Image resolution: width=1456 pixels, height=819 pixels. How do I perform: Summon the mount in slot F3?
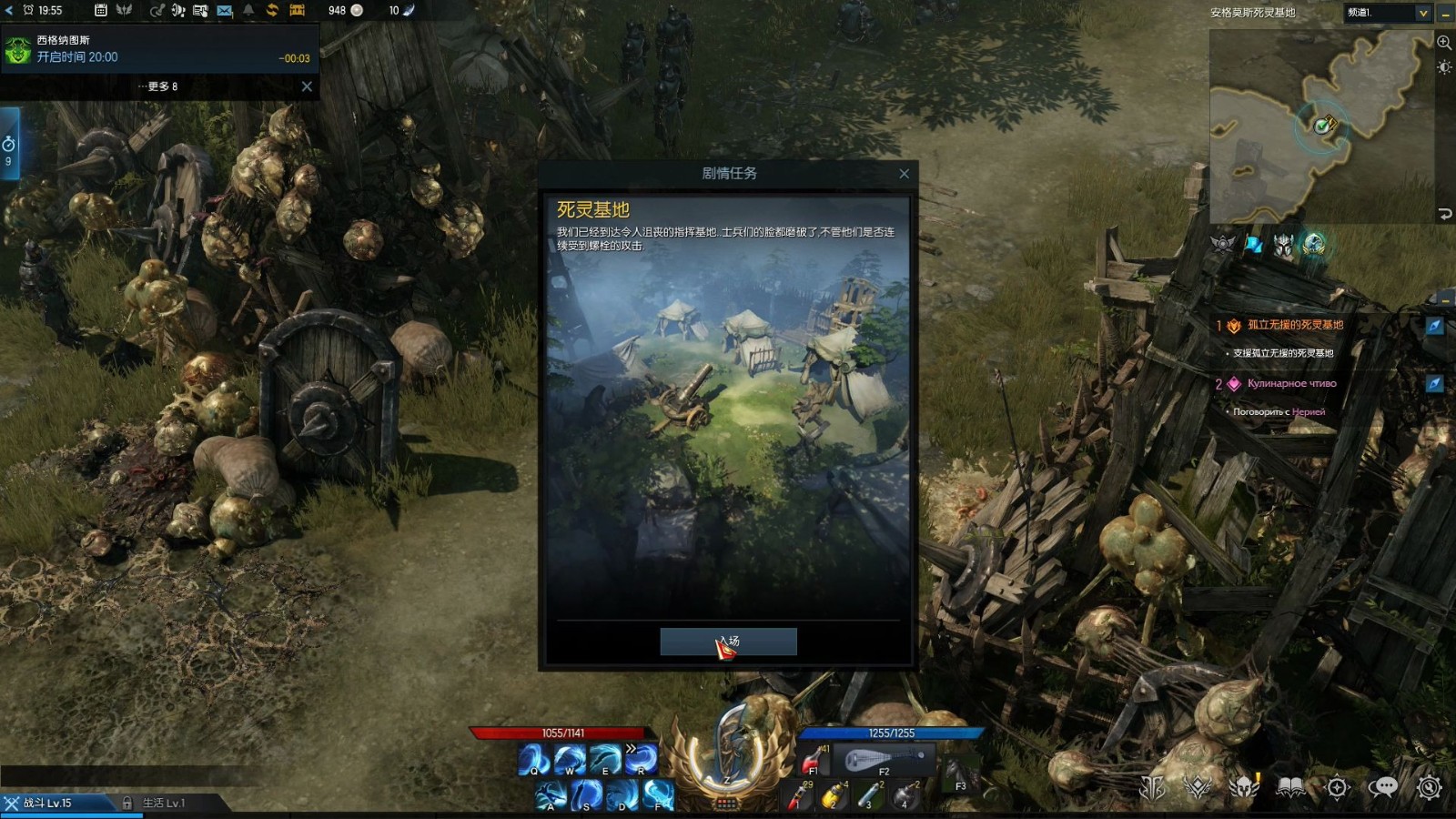point(959,774)
